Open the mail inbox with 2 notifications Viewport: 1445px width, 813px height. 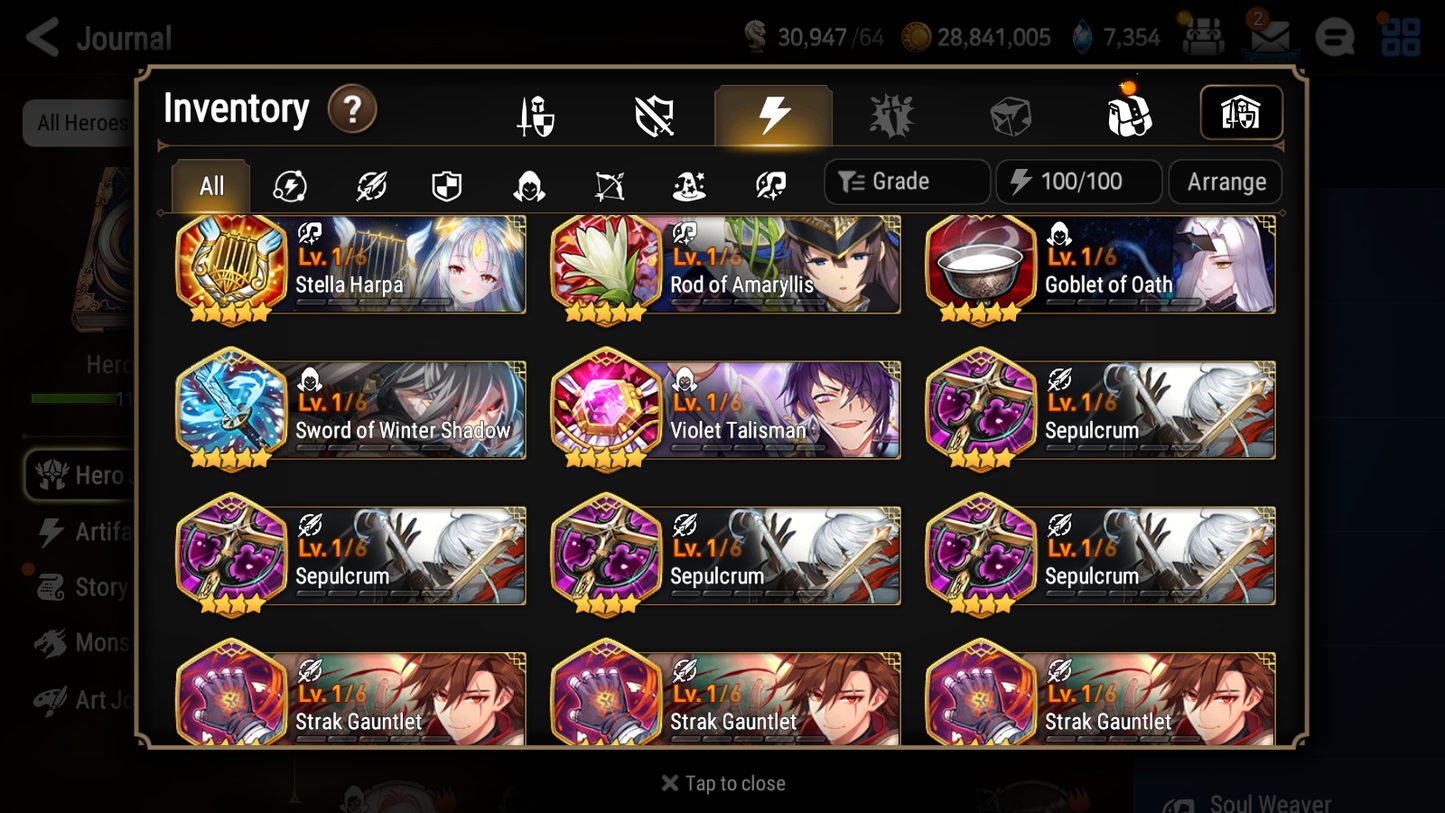pyautogui.click(x=1268, y=37)
